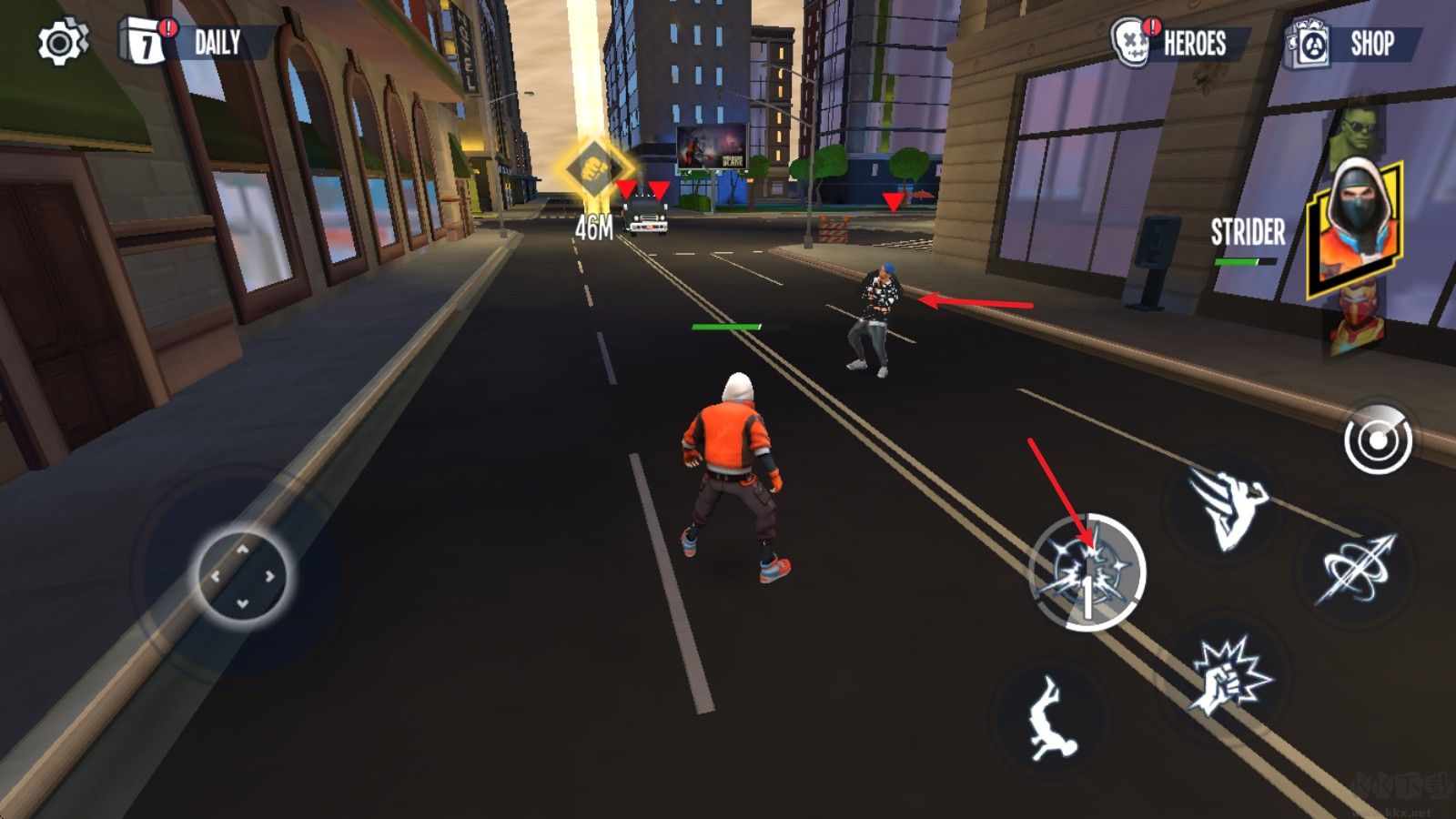
Task: Open the settings gear menu
Action: (x=61, y=43)
